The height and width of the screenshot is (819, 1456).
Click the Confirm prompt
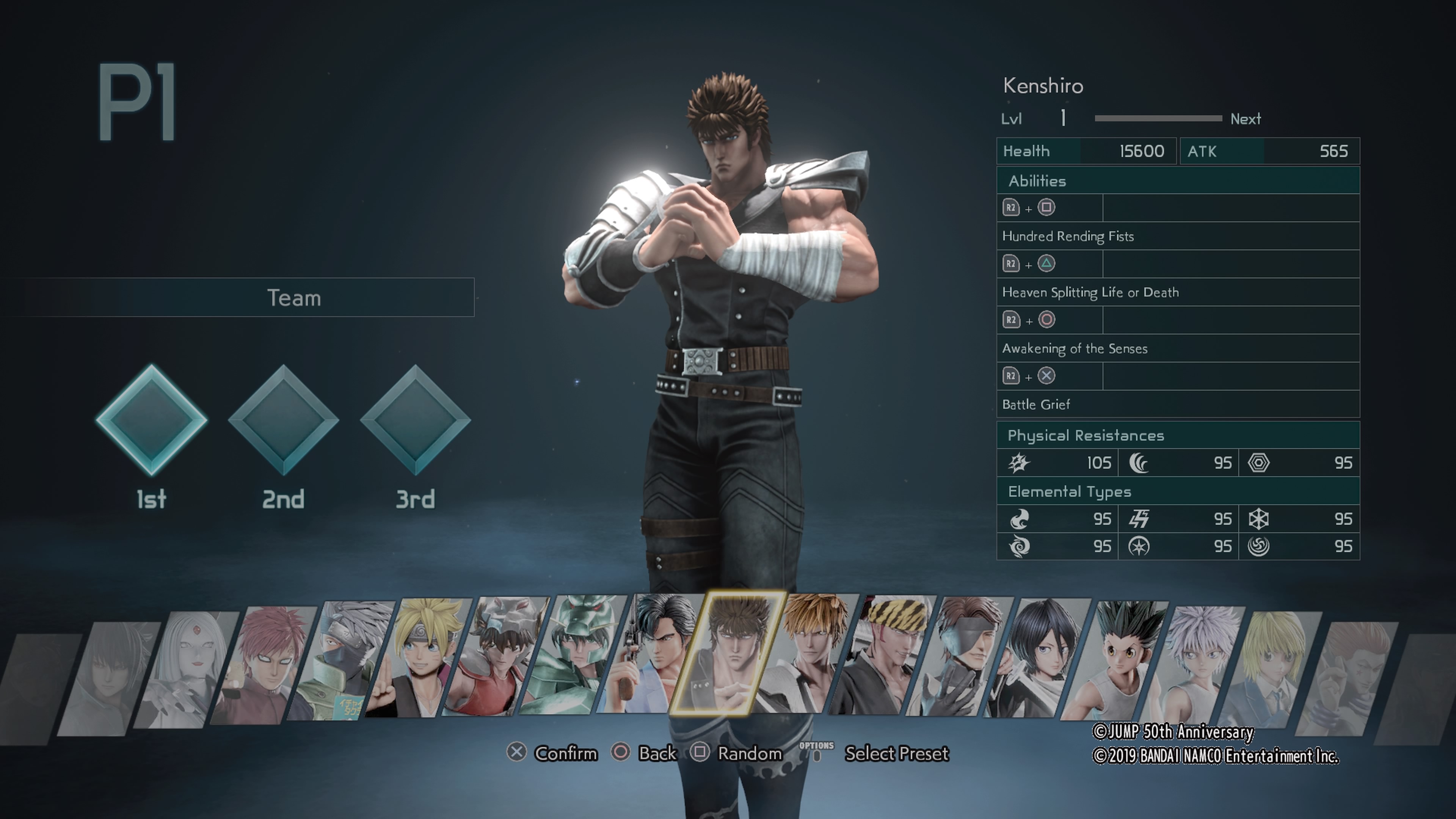coord(567,753)
